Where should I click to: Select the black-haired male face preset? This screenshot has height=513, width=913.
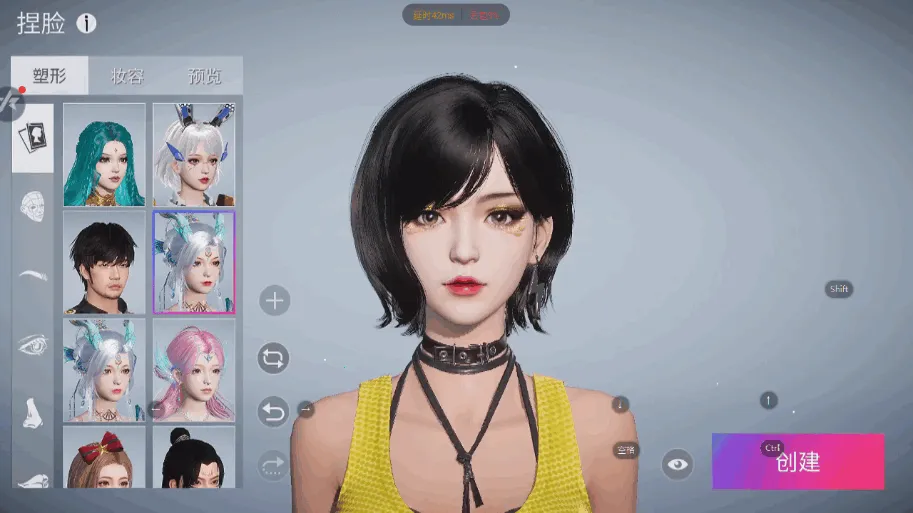pyautogui.click(x=104, y=262)
